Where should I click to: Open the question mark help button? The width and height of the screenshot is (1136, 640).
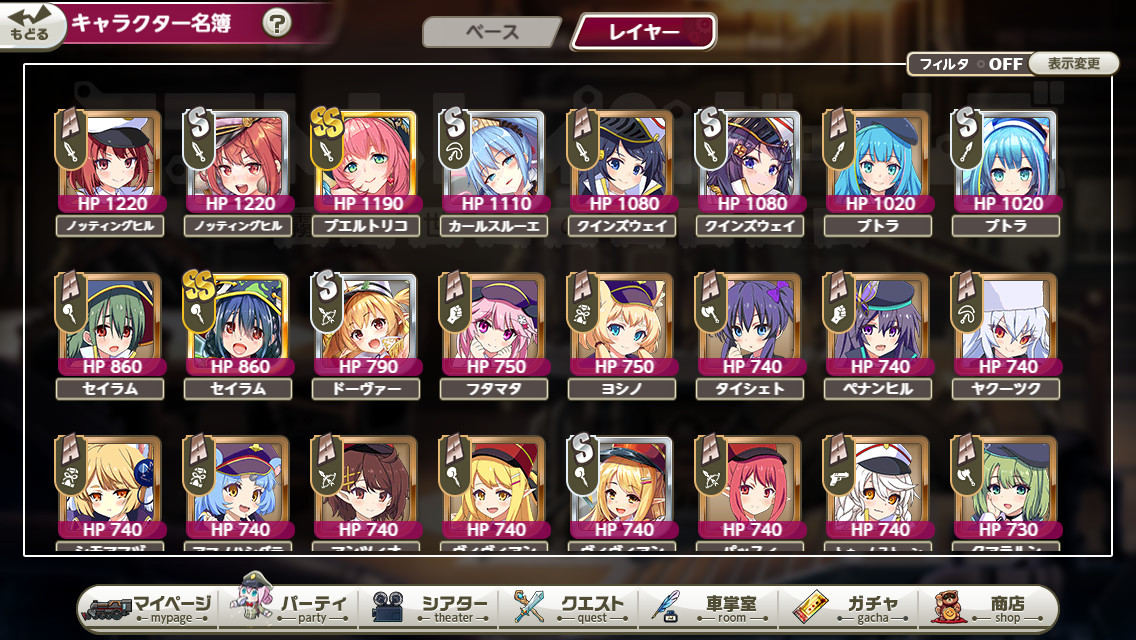coord(277,23)
